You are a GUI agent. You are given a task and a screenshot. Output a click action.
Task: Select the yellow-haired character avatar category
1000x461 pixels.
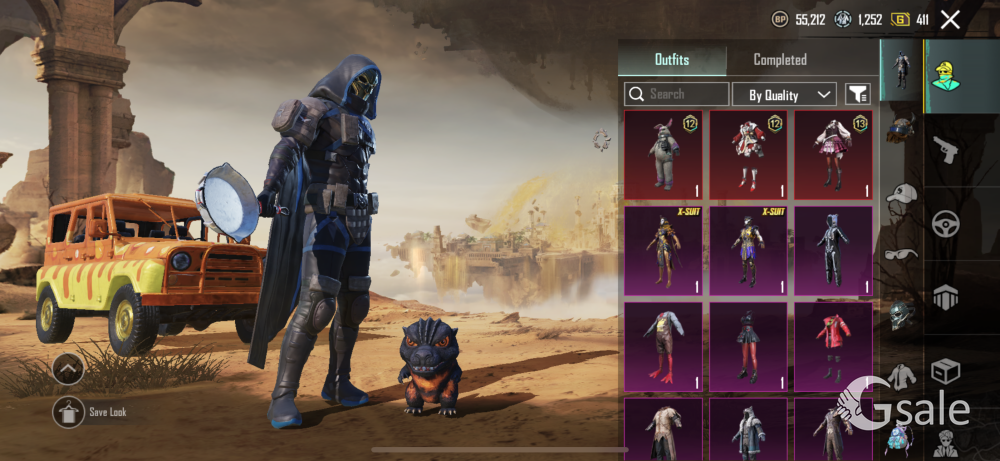[945, 72]
